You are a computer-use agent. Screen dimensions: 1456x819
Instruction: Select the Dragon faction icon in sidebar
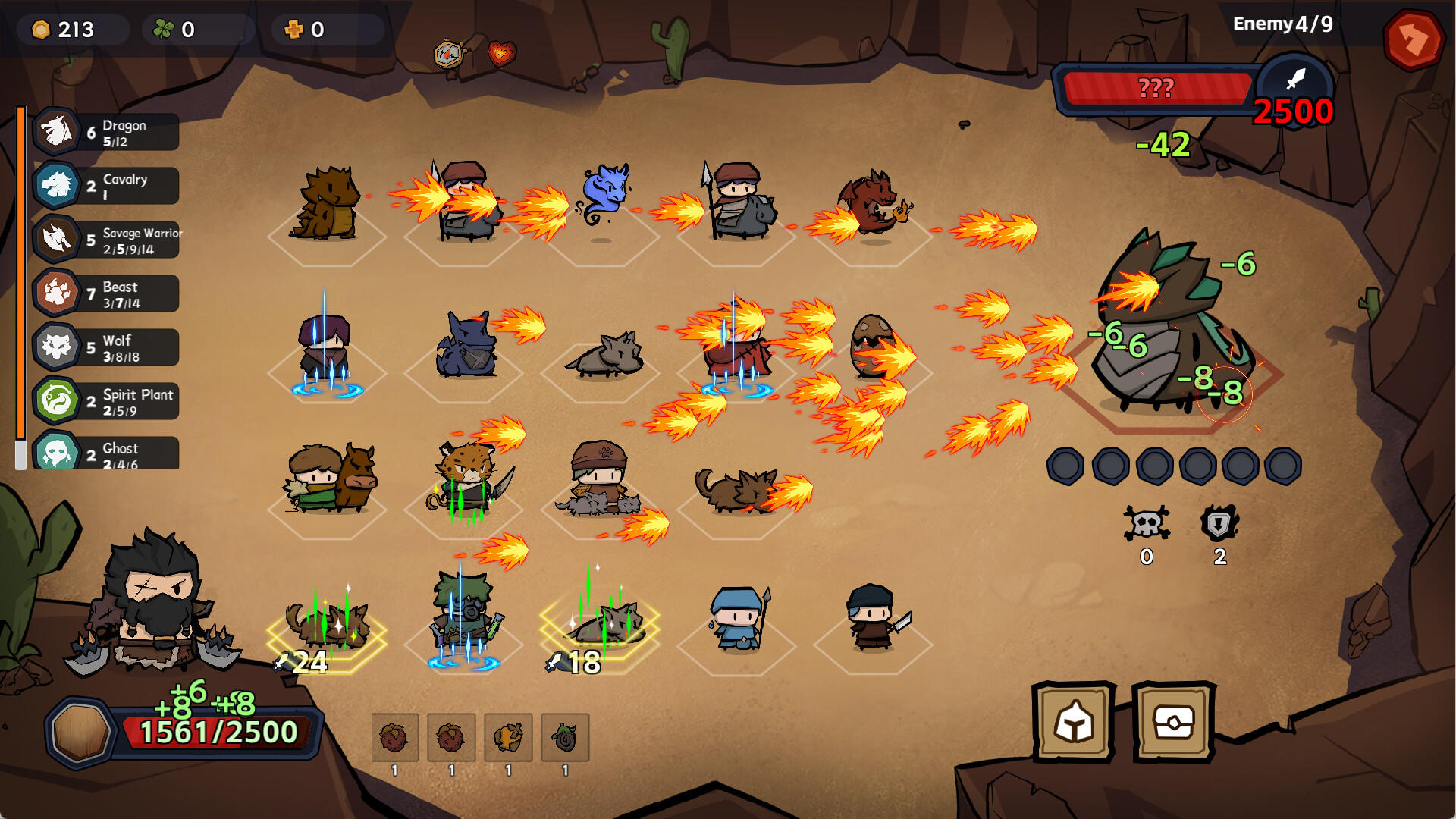57,130
